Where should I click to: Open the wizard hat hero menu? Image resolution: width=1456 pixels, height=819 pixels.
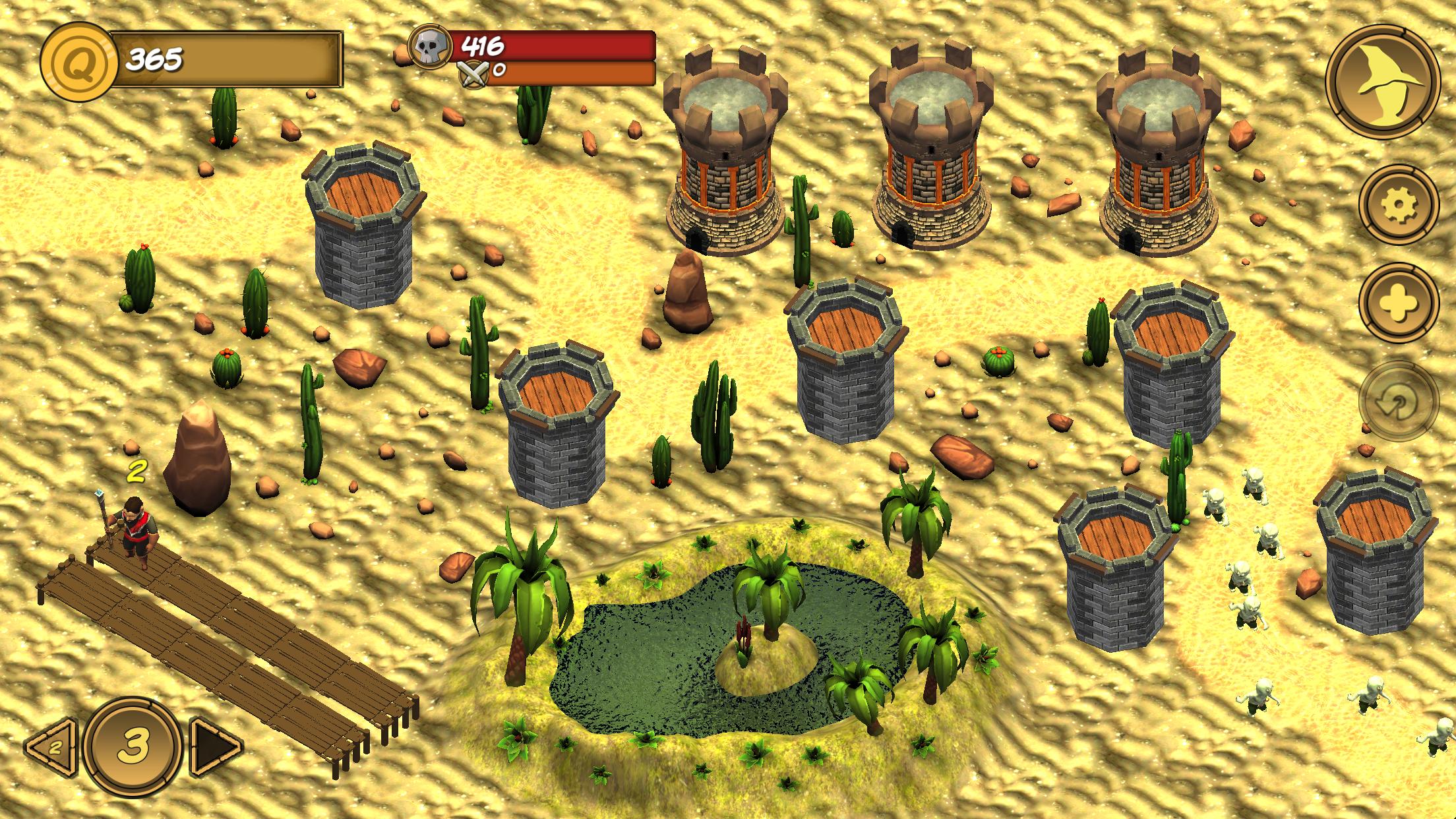coord(1382,82)
